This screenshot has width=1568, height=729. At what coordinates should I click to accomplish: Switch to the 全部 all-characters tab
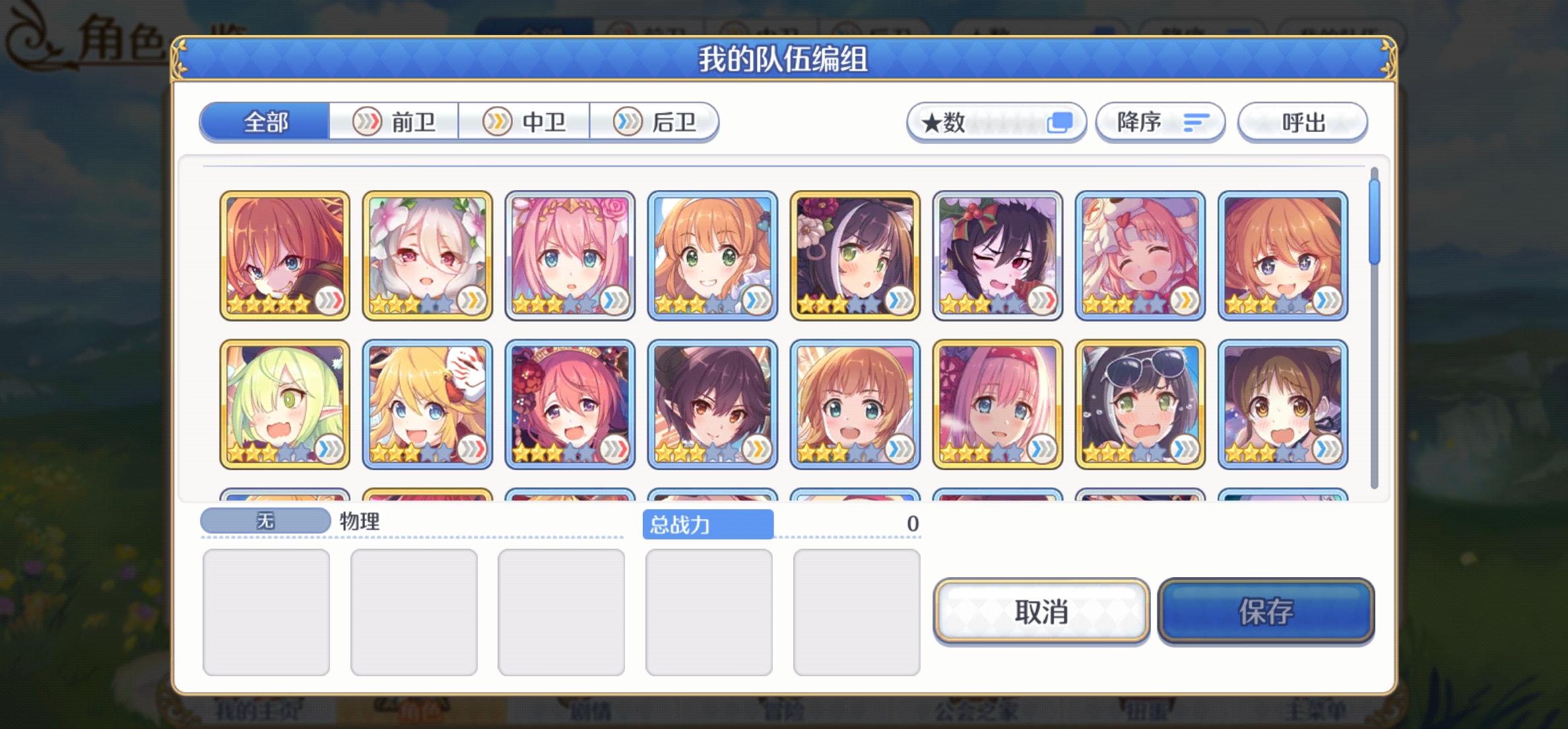pos(264,122)
